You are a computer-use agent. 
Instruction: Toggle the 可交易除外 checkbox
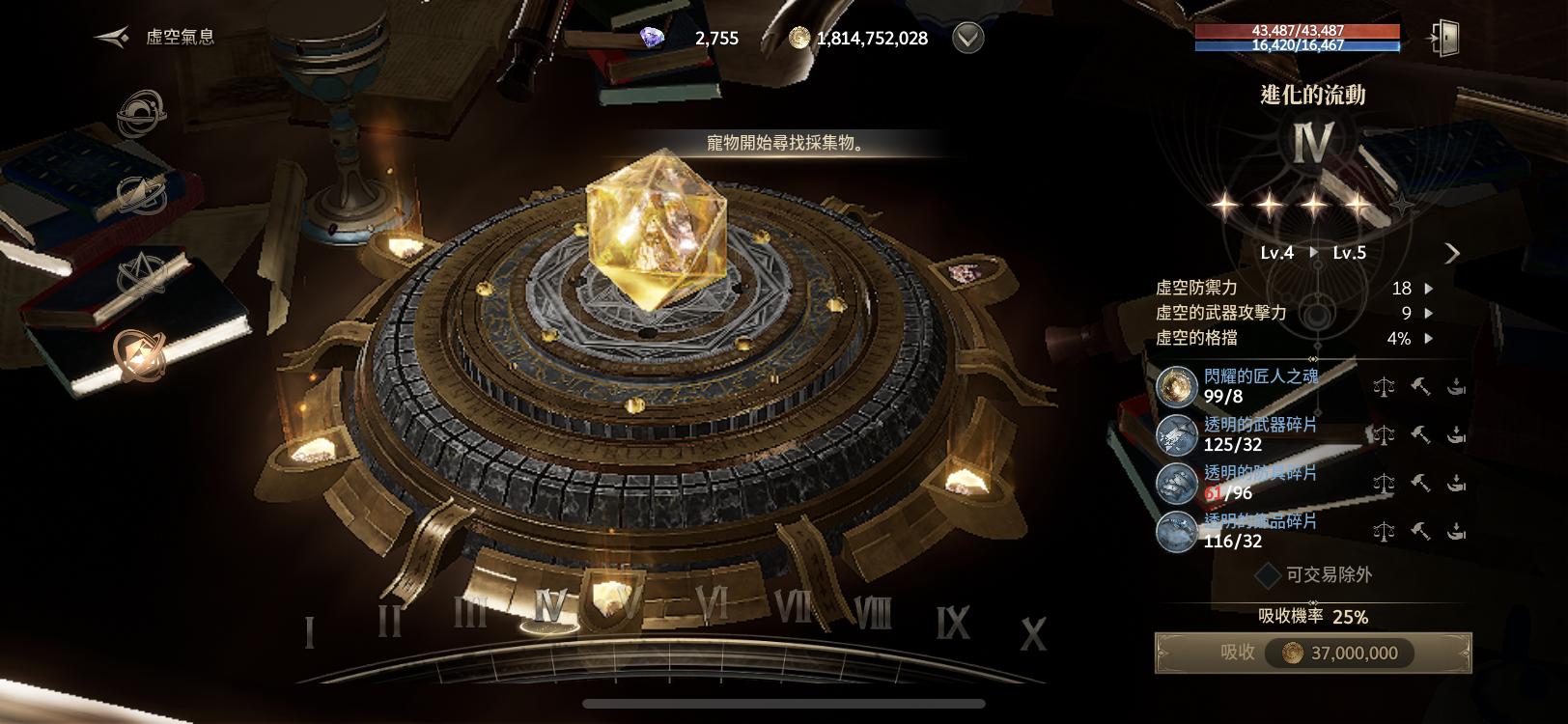(1268, 575)
